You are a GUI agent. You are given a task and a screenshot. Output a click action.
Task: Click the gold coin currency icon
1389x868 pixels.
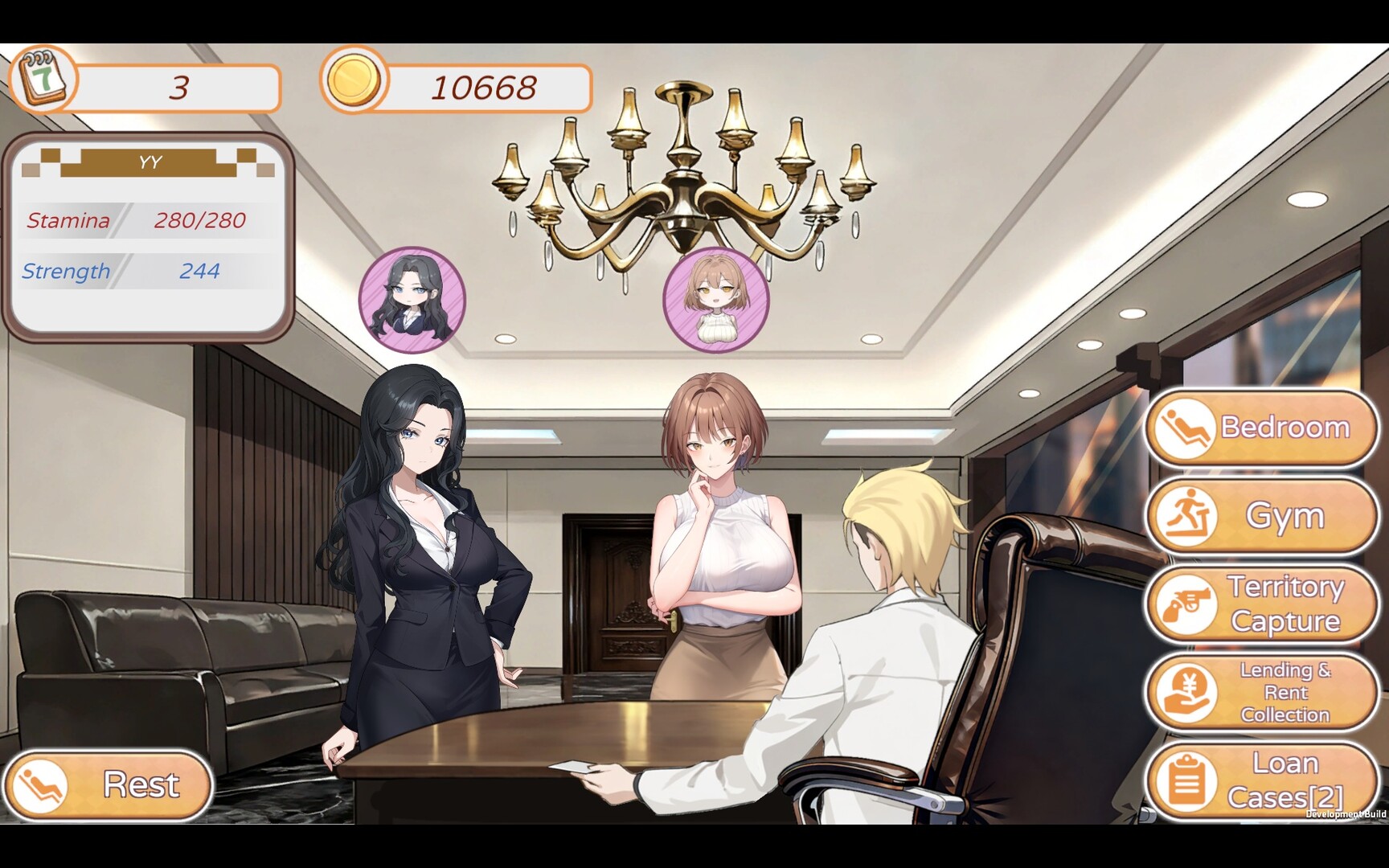(x=354, y=82)
